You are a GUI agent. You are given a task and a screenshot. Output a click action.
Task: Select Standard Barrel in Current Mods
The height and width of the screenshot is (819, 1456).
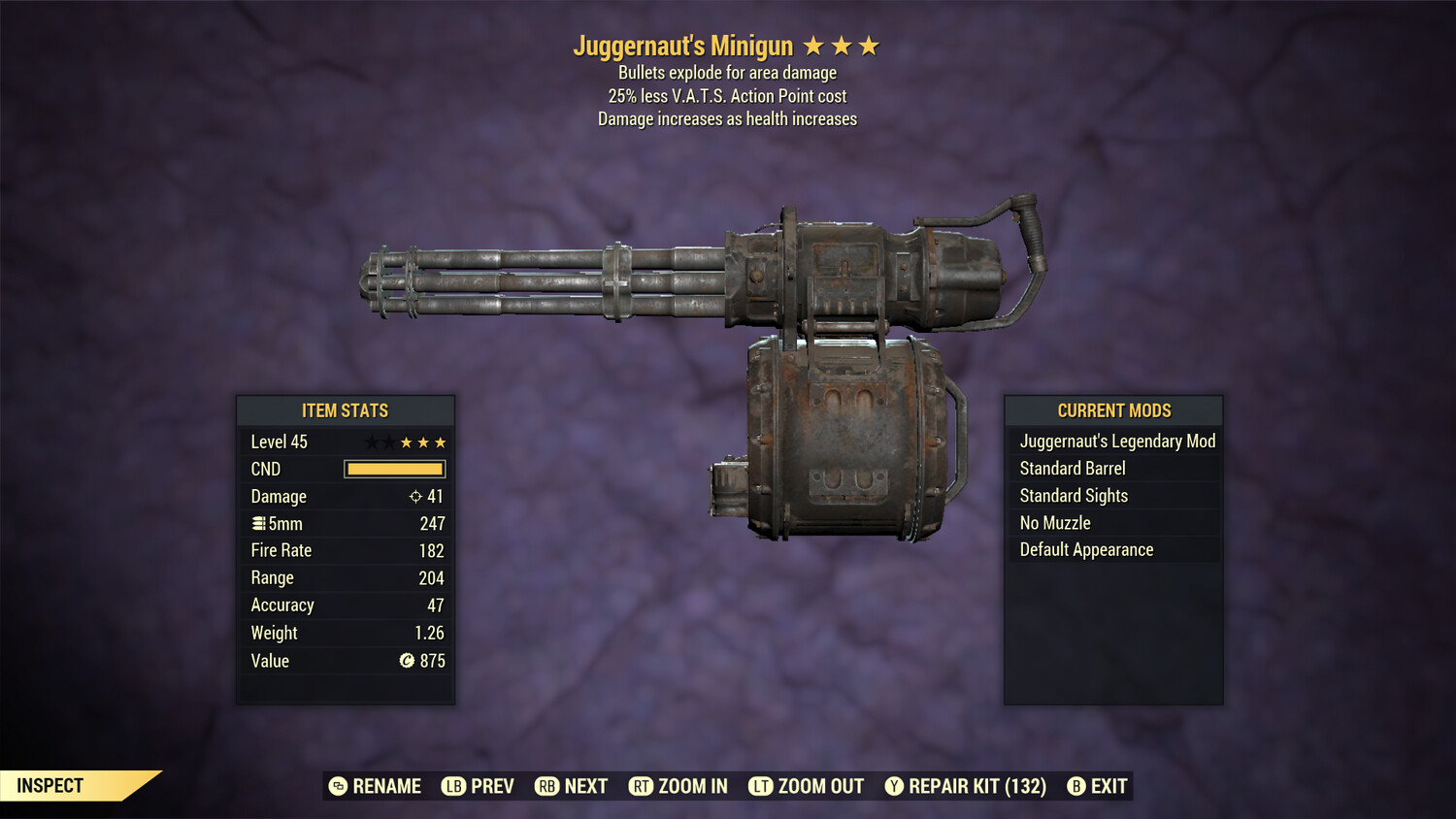1072,468
